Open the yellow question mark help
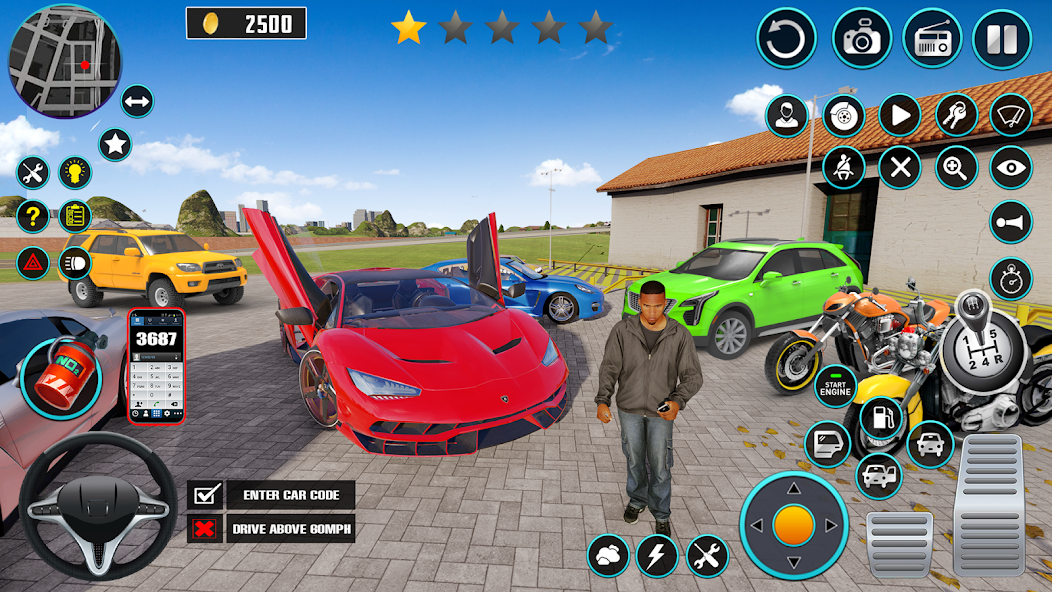 33,215
